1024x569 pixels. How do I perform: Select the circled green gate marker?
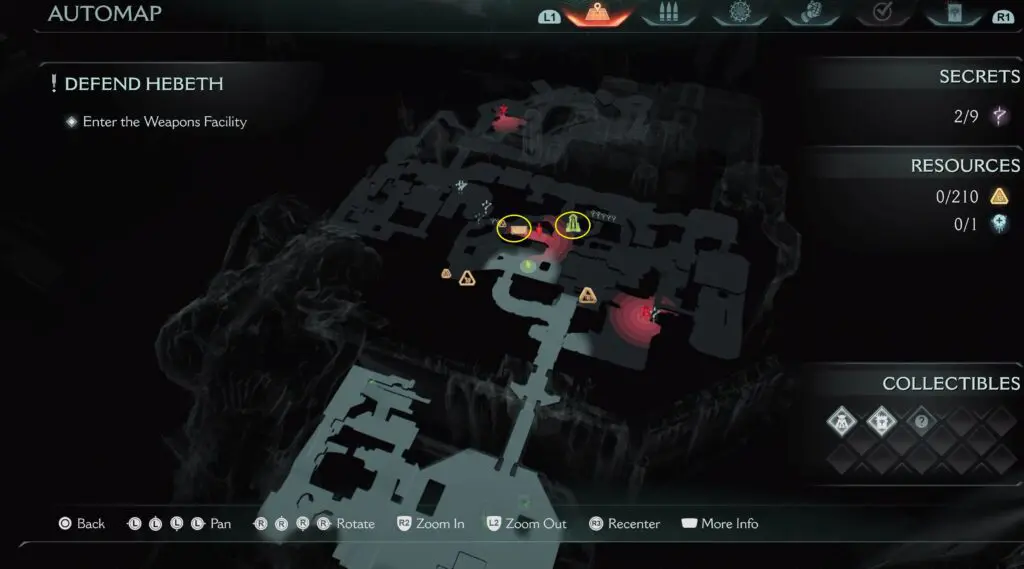[x=573, y=225]
